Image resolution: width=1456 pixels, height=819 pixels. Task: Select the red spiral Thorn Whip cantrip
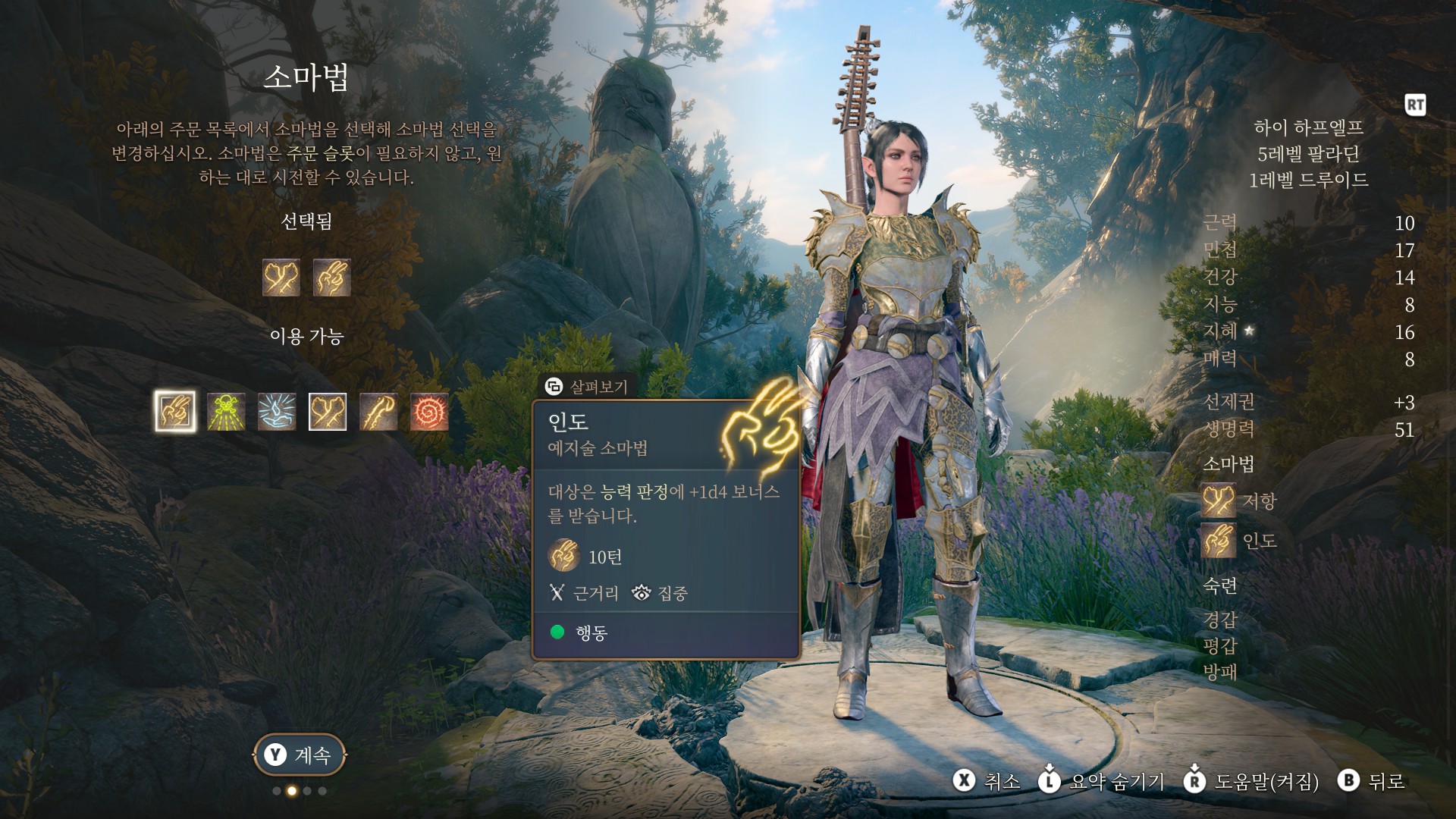click(x=429, y=412)
